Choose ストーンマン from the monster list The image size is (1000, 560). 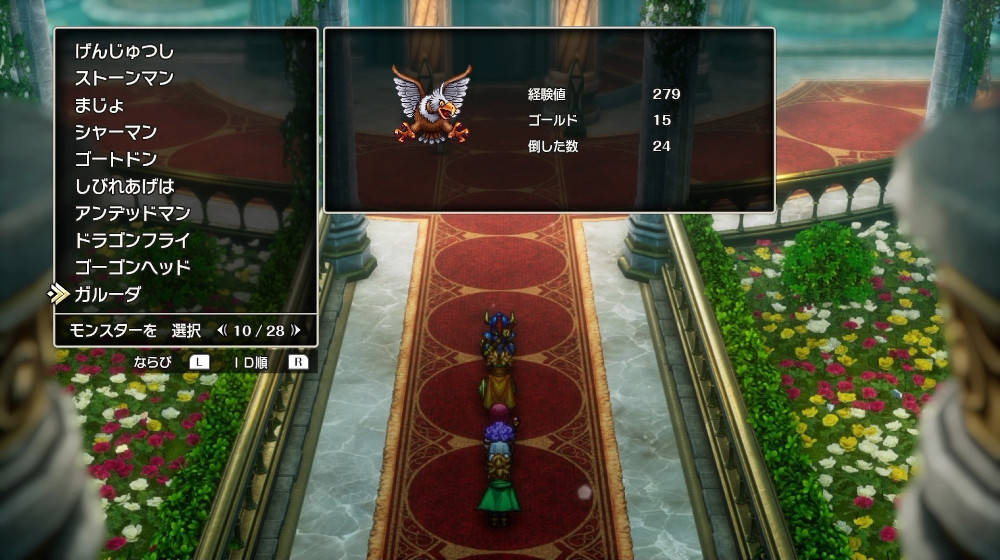tap(124, 78)
